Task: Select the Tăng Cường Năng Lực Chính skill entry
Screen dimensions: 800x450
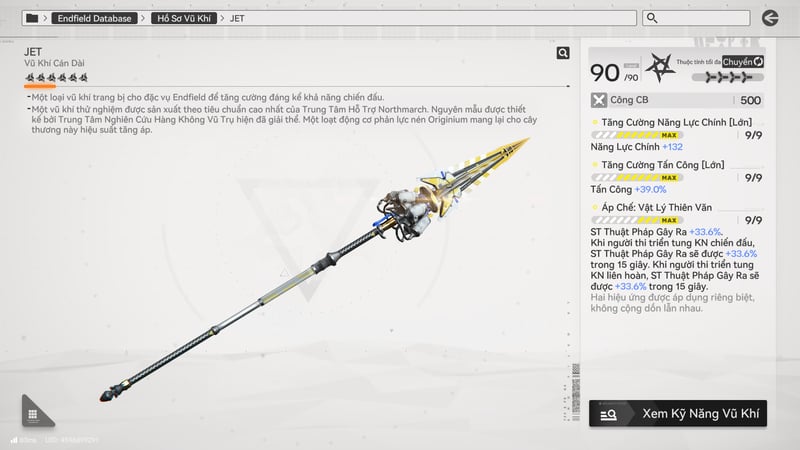Action: (x=671, y=122)
